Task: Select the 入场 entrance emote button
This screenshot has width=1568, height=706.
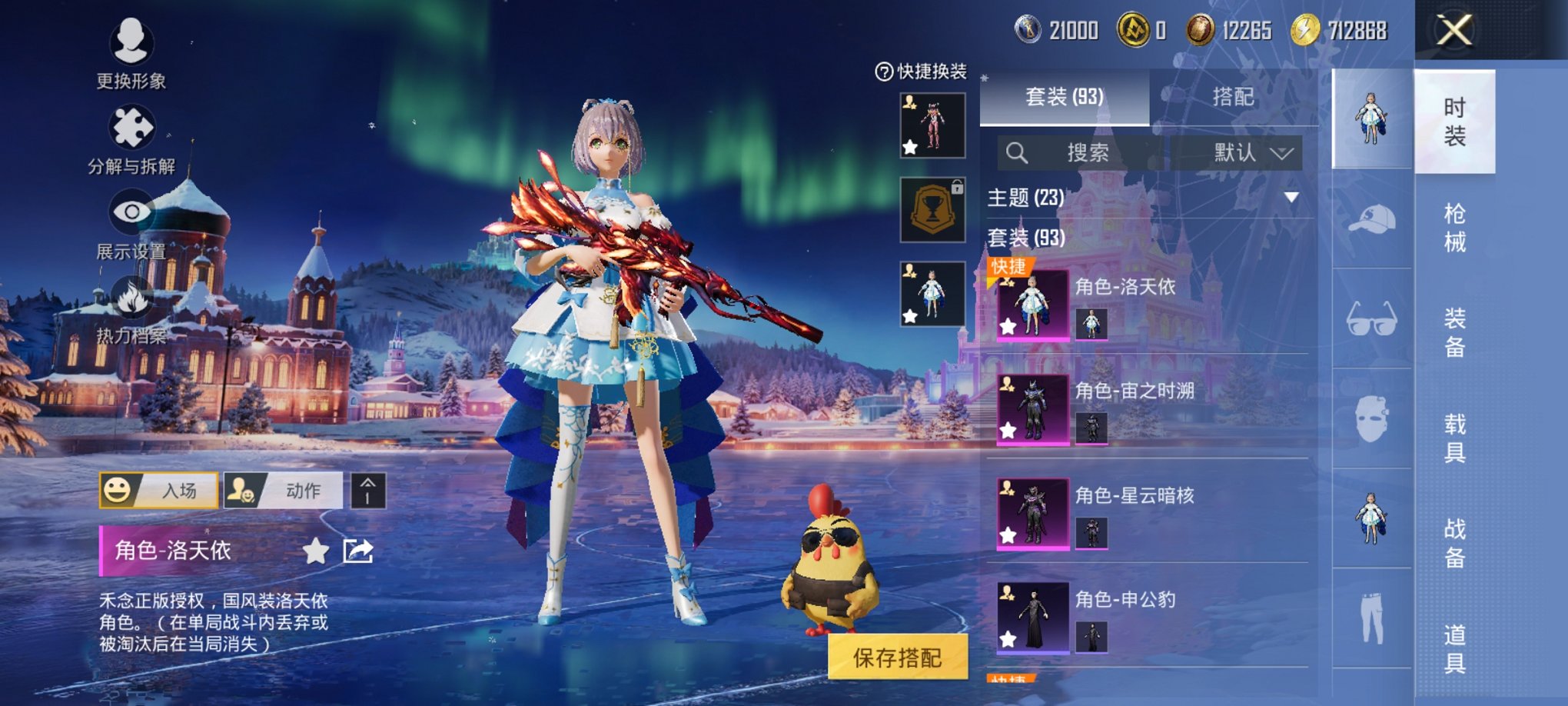Action: click(159, 491)
